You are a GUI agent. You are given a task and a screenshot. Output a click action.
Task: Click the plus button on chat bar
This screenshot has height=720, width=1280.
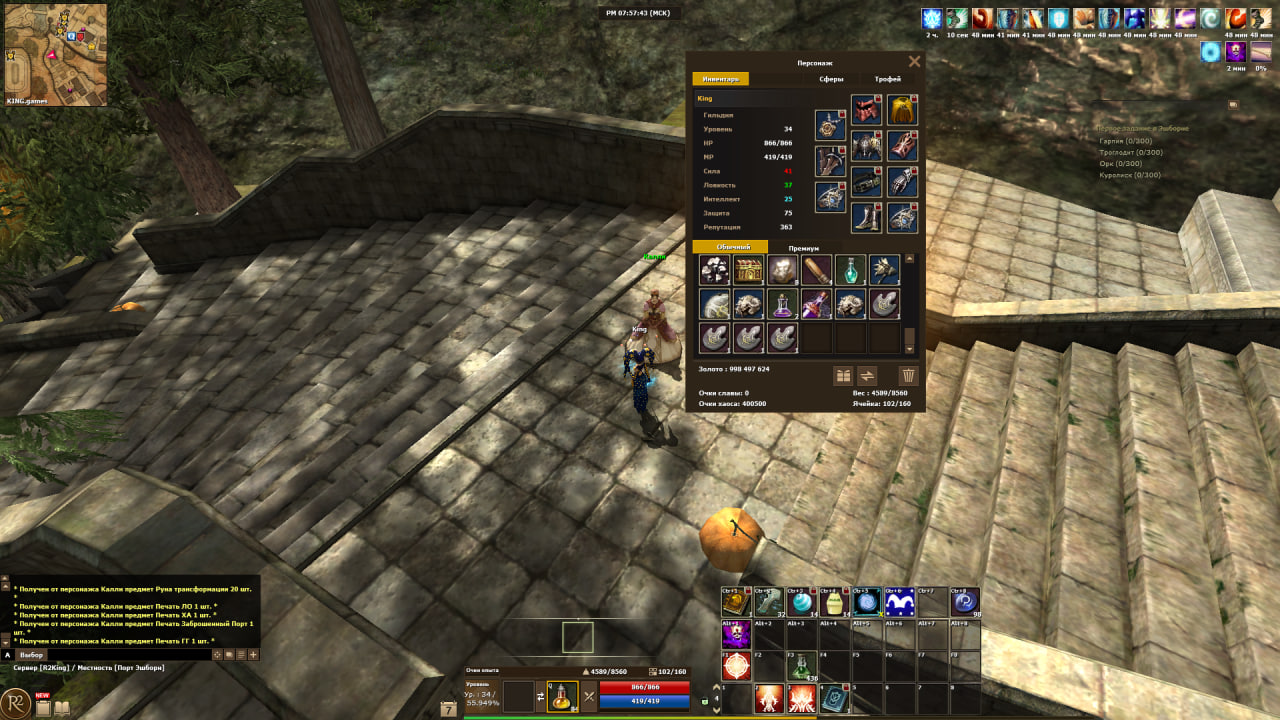253,655
